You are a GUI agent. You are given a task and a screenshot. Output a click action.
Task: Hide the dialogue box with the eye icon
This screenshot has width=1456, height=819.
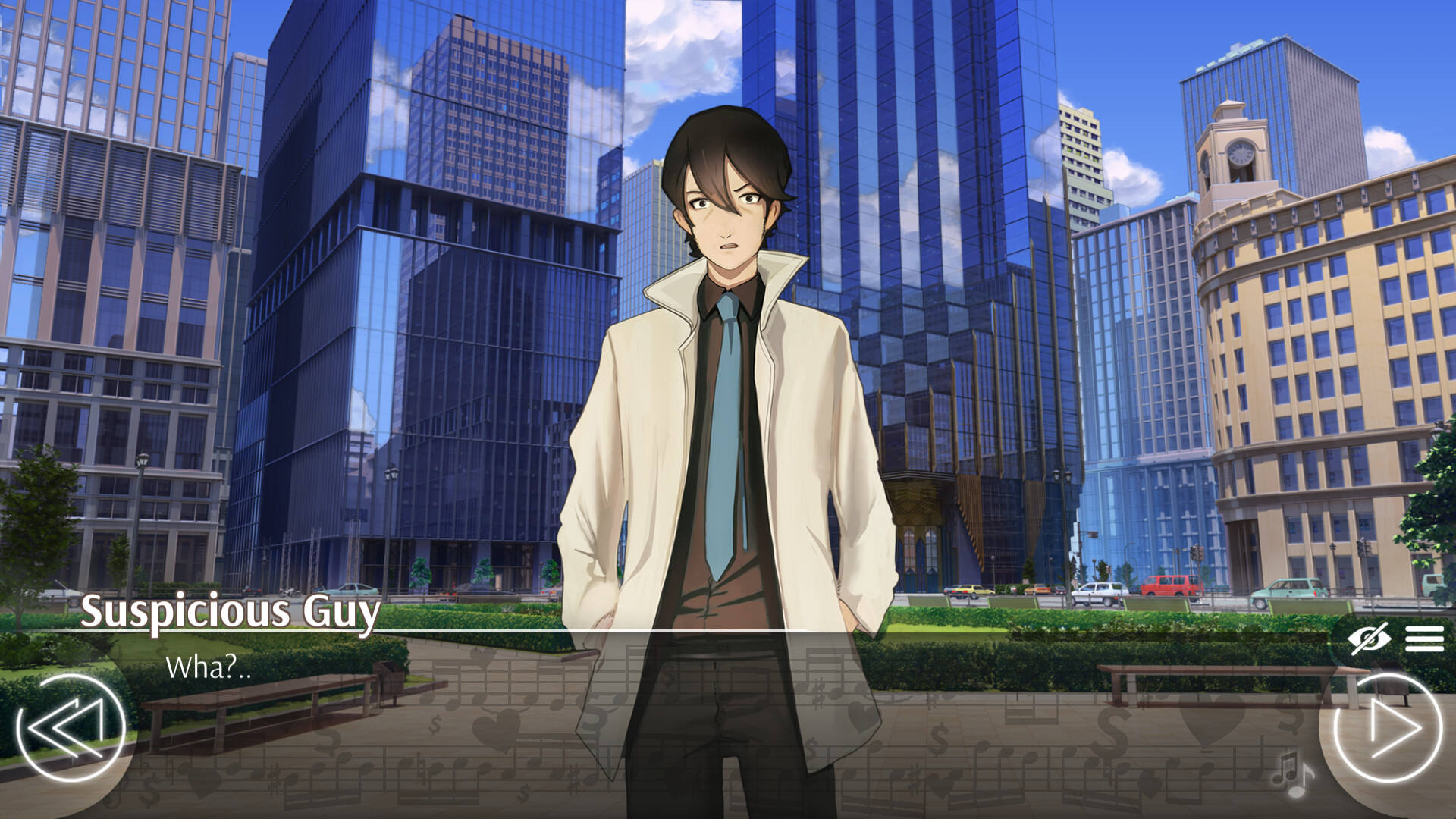click(1369, 639)
